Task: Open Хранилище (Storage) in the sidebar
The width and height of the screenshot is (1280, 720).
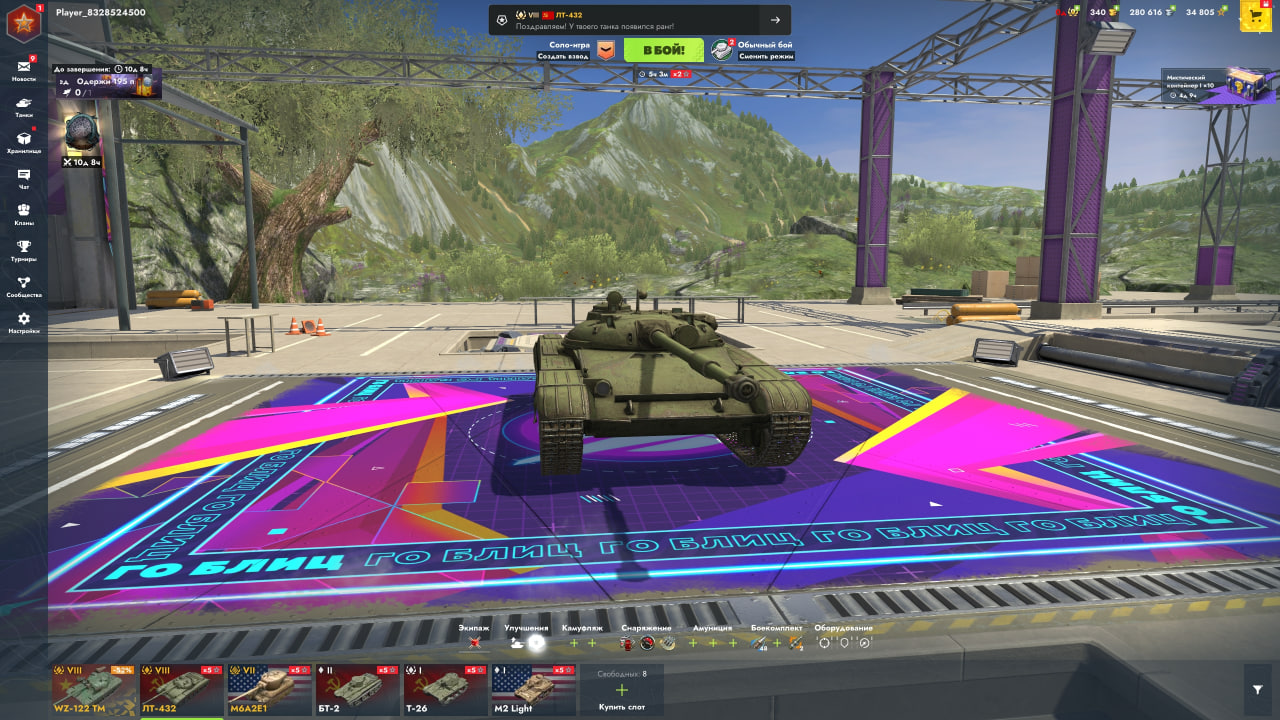Action: pyautogui.click(x=24, y=142)
